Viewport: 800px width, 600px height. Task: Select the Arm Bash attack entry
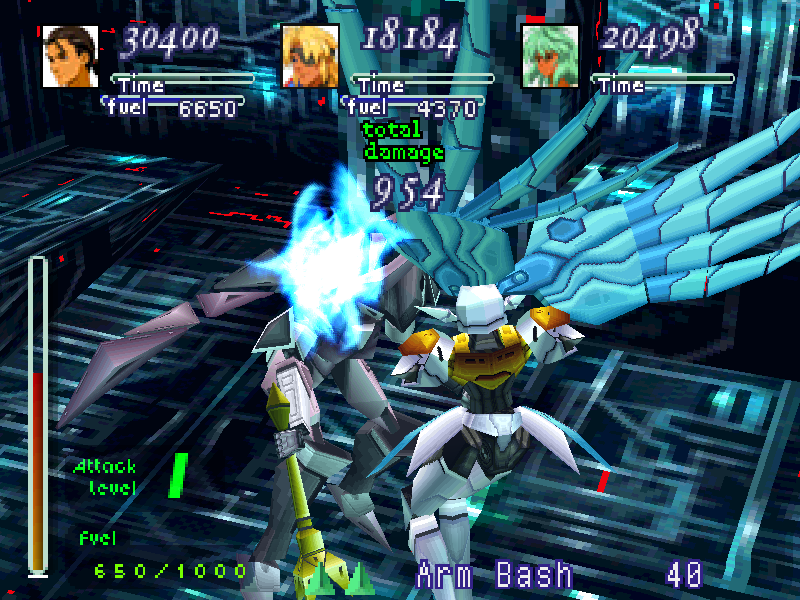click(x=495, y=575)
